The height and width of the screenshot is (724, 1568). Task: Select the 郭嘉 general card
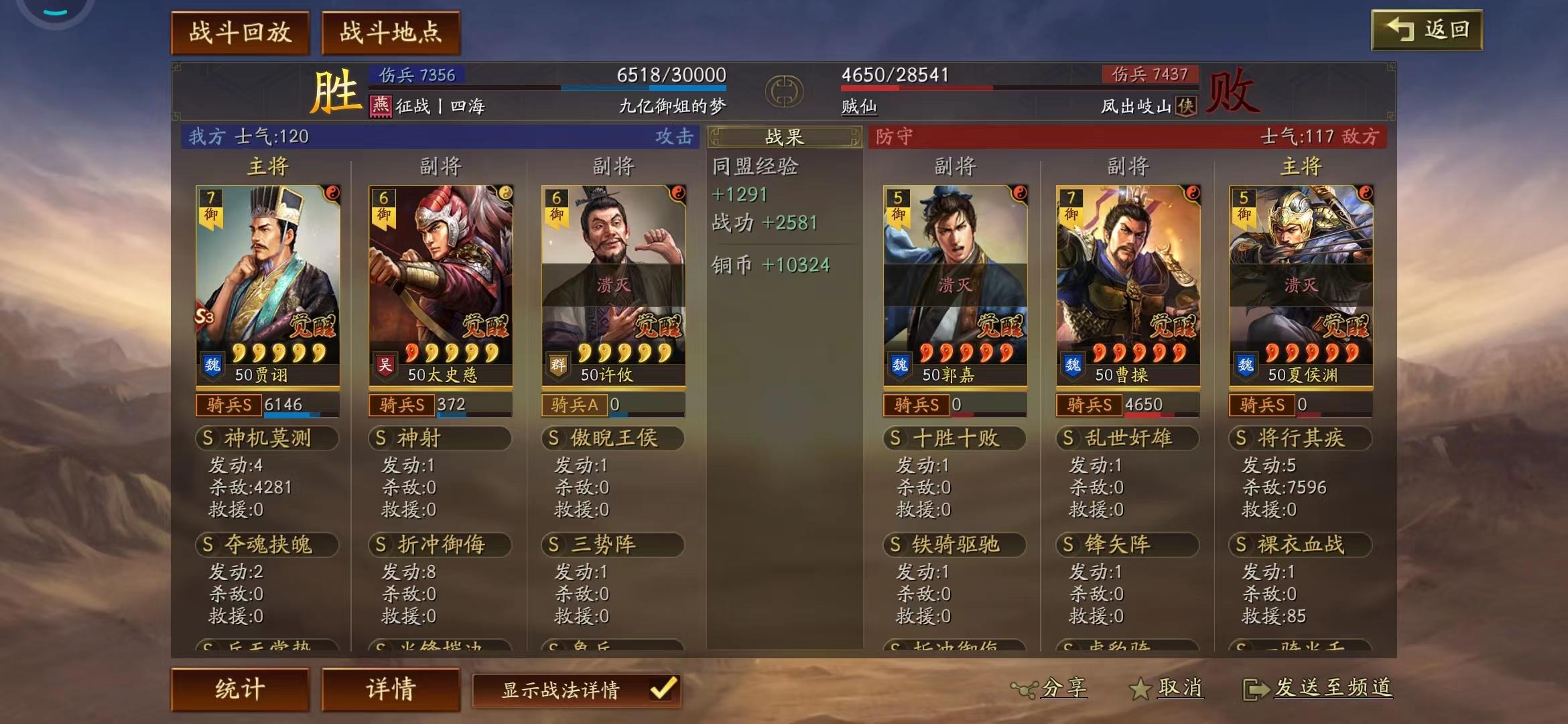pos(955,285)
